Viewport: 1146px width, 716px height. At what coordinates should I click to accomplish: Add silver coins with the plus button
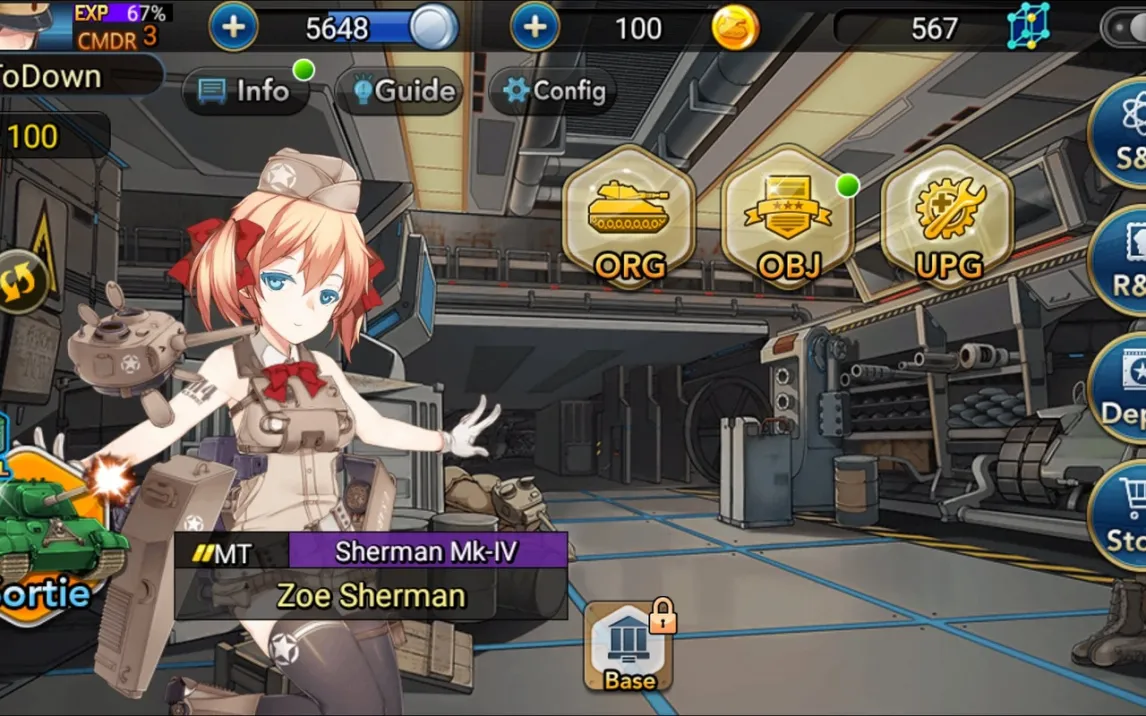[x=233, y=27]
